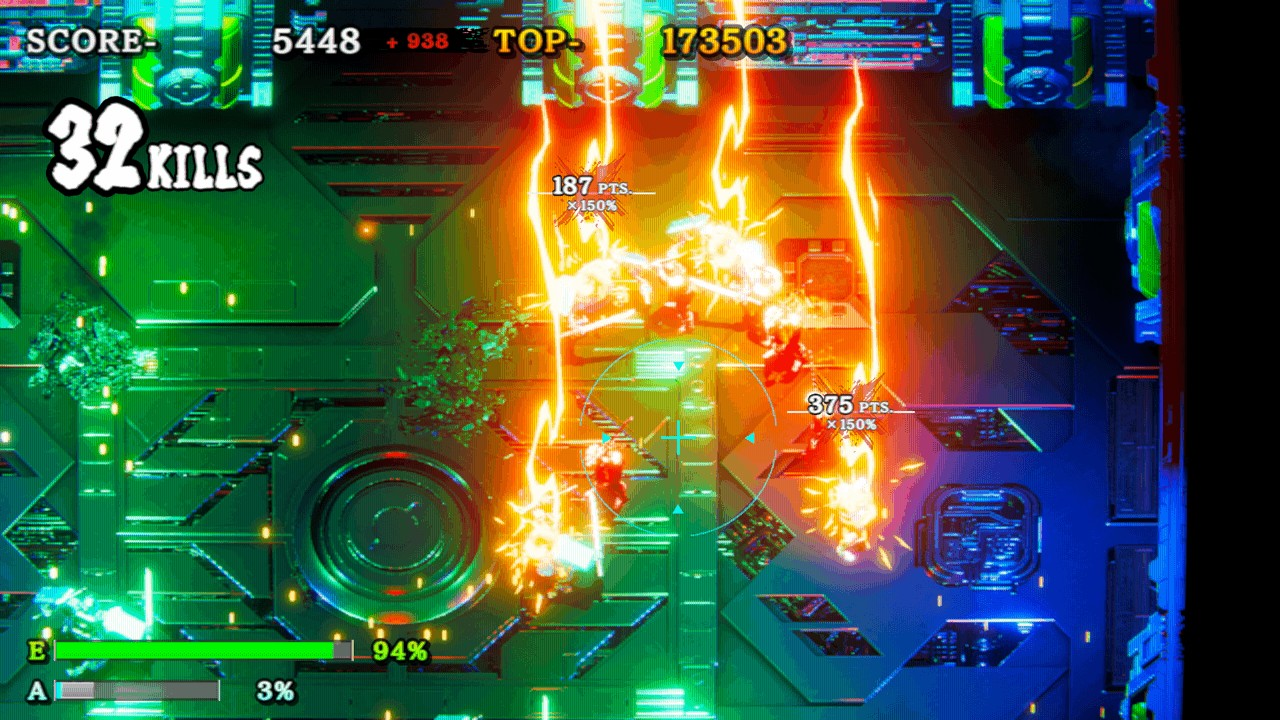The width and height of the screenshot is (1280, 720).
Task: Click the E energy bar label
Action: tap(37, 650)
